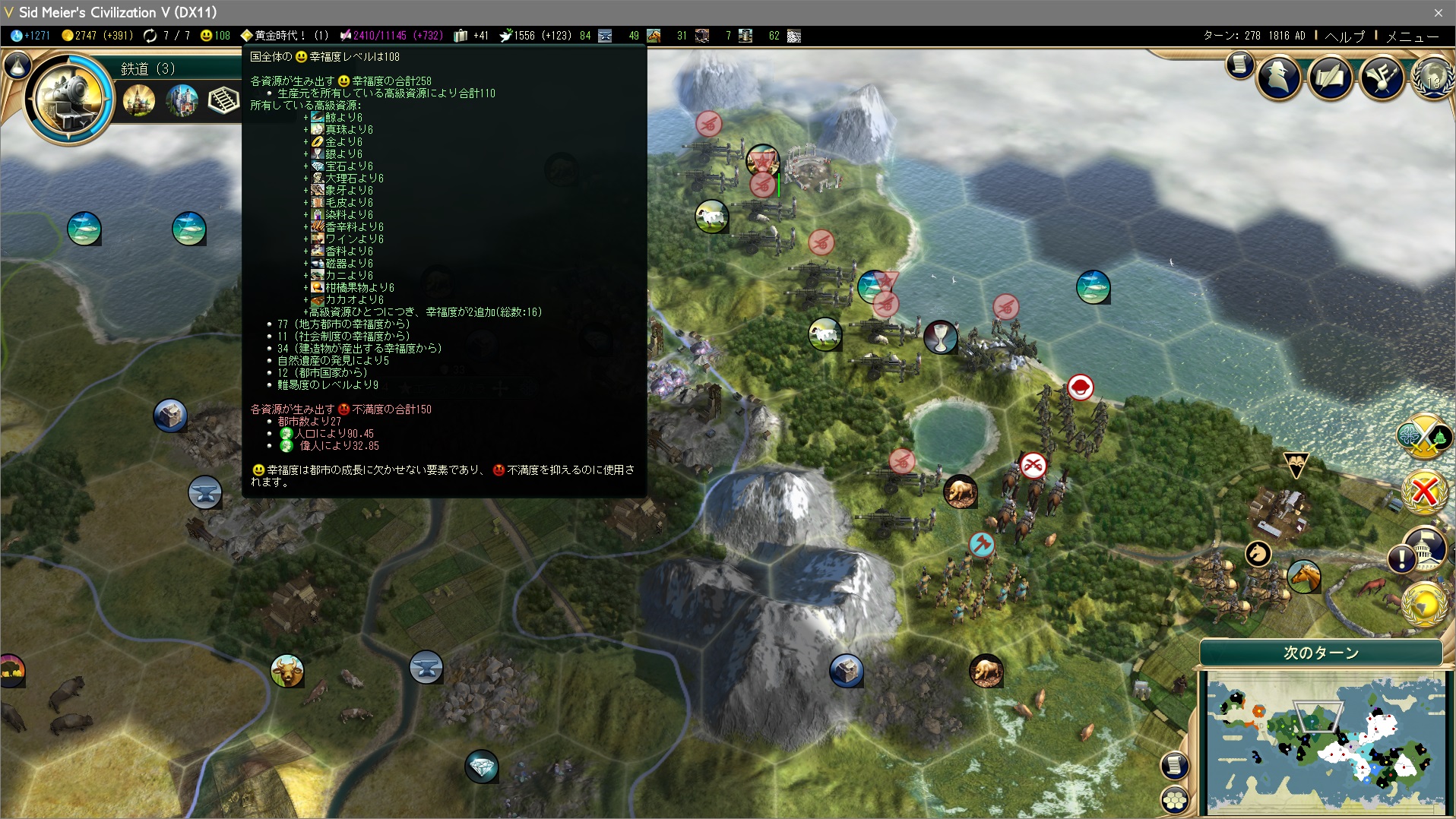Dismiss the red X notification
The width and height of the screenshot is (1456, 819).
click(x=1424, y=492)
